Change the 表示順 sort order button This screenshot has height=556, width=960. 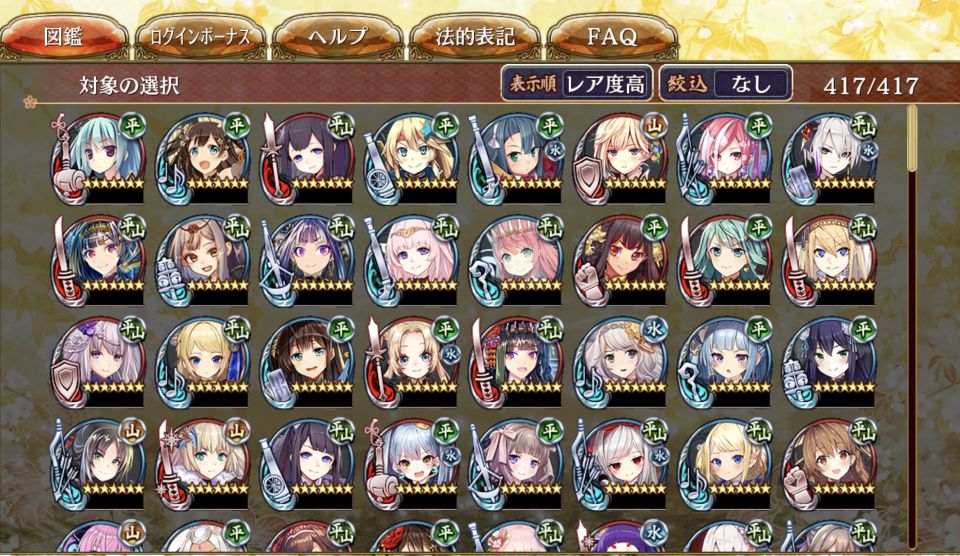[576, 84]
